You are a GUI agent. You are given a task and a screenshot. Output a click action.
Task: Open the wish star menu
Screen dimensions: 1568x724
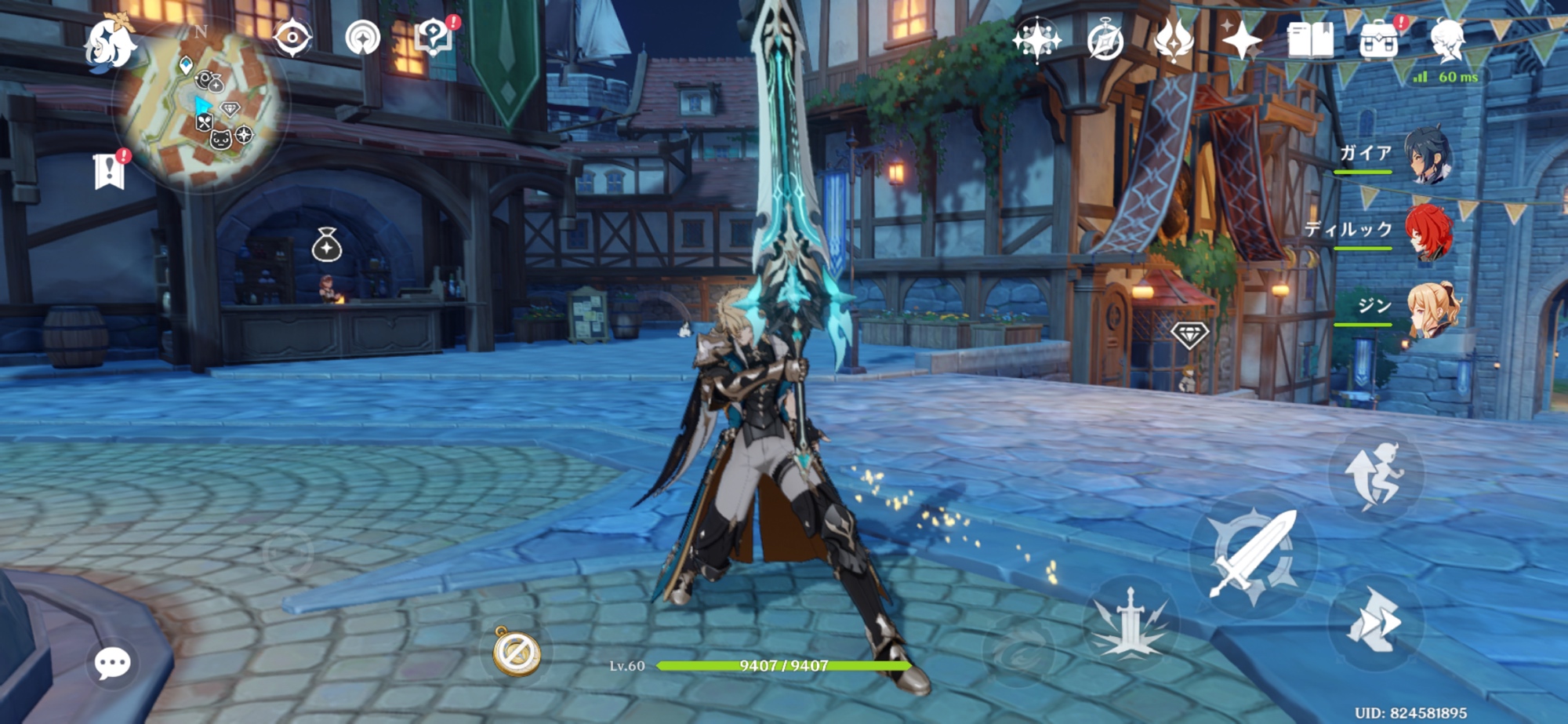tap(1036, 39)
